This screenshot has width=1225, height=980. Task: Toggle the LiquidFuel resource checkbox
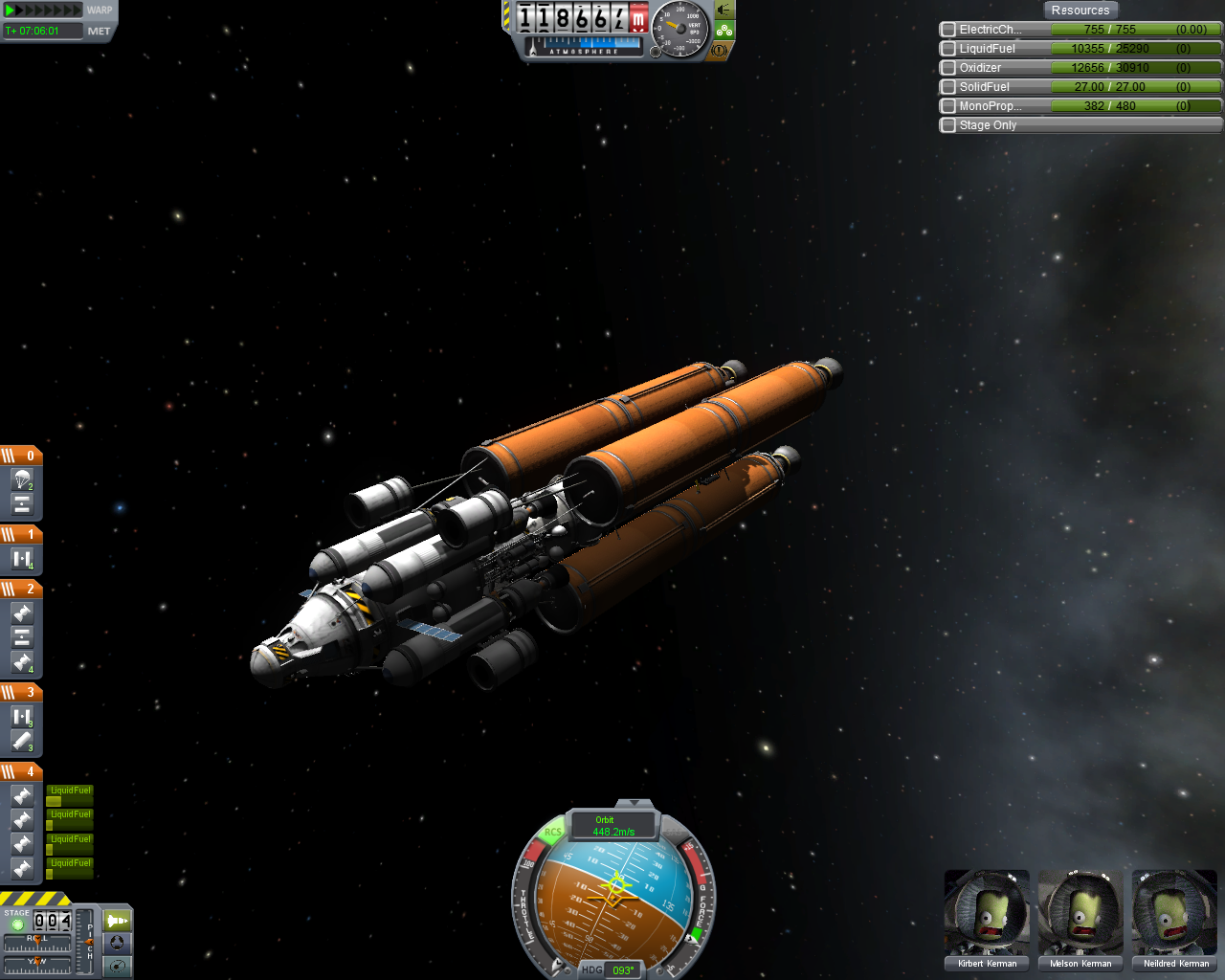(x=948, y=49)
